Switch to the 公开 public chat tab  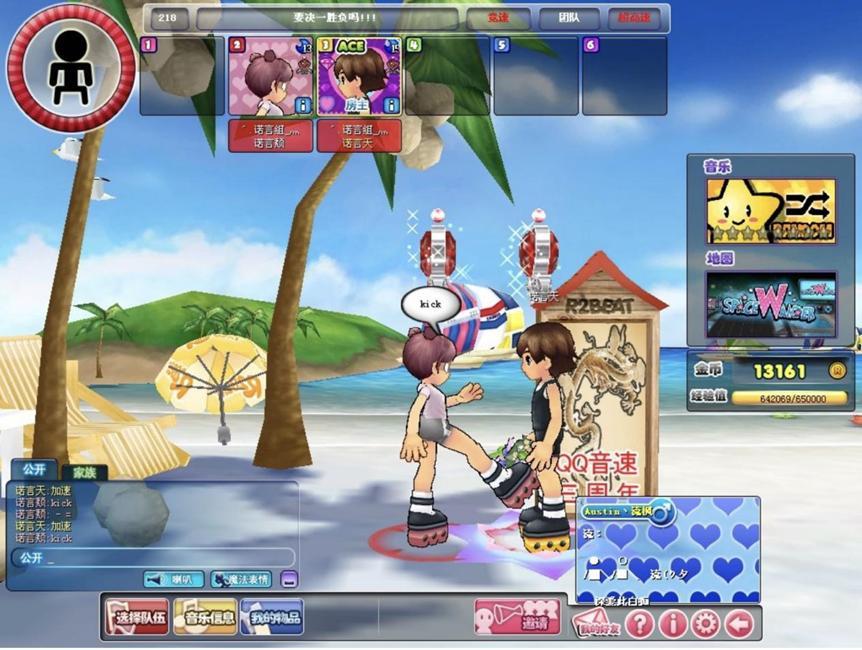[33, 469]
